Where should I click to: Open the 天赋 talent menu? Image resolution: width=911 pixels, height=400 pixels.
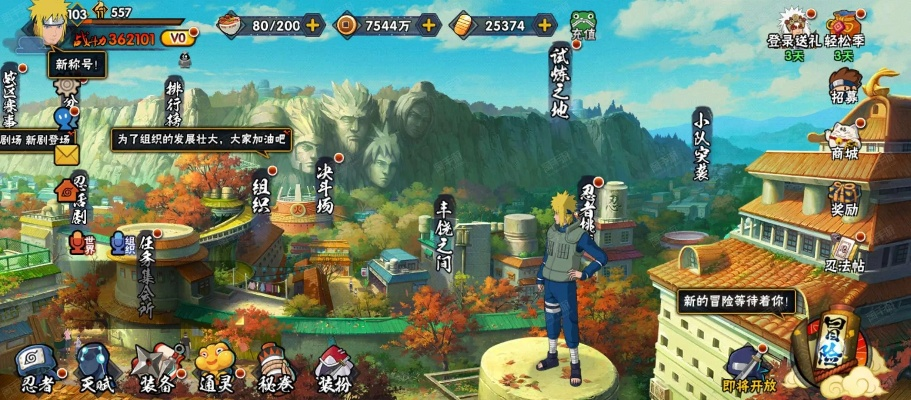[x=97, y=367]
